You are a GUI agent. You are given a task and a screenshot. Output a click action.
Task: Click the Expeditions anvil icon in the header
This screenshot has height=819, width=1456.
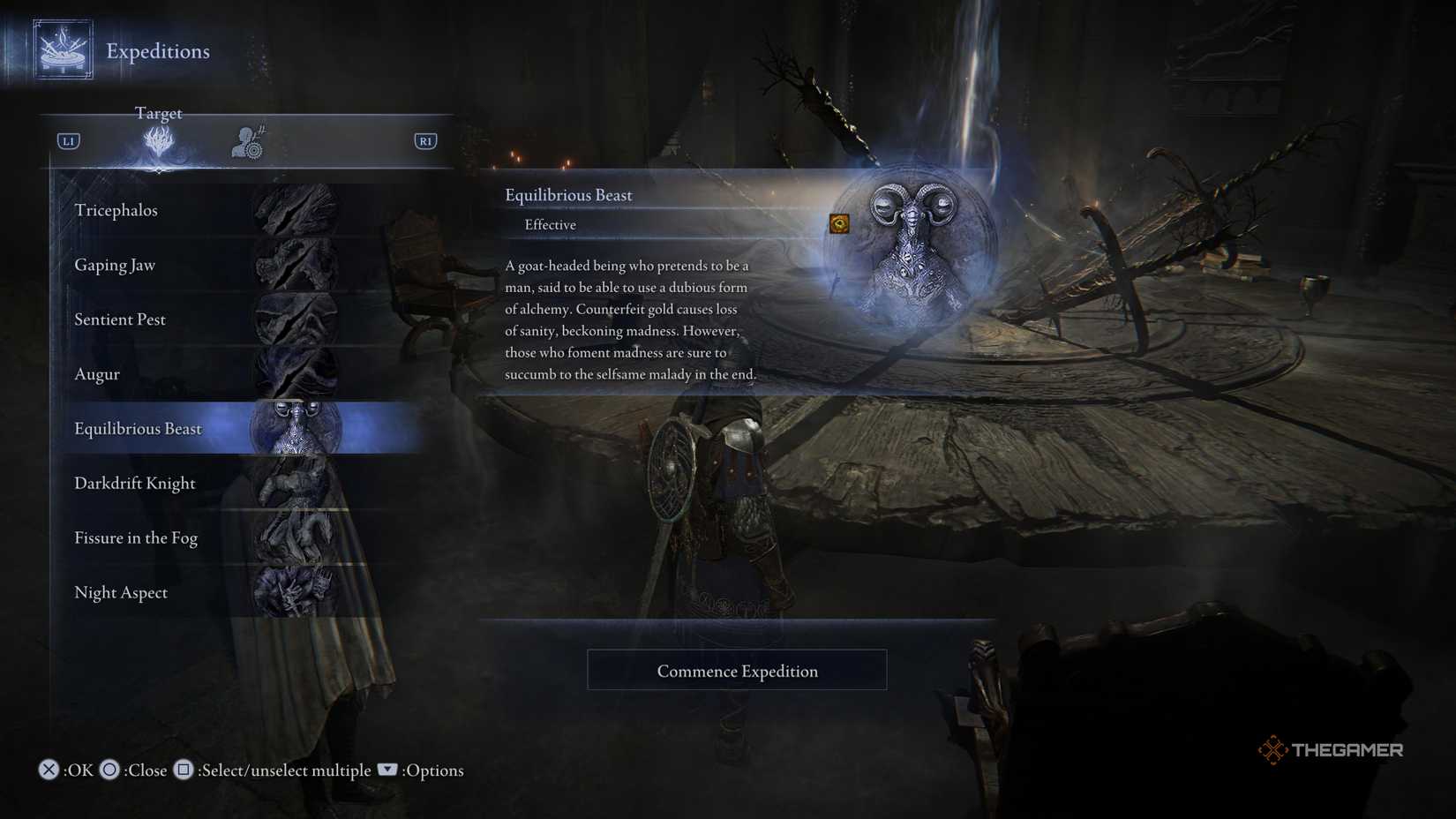[x=62, y=49]
